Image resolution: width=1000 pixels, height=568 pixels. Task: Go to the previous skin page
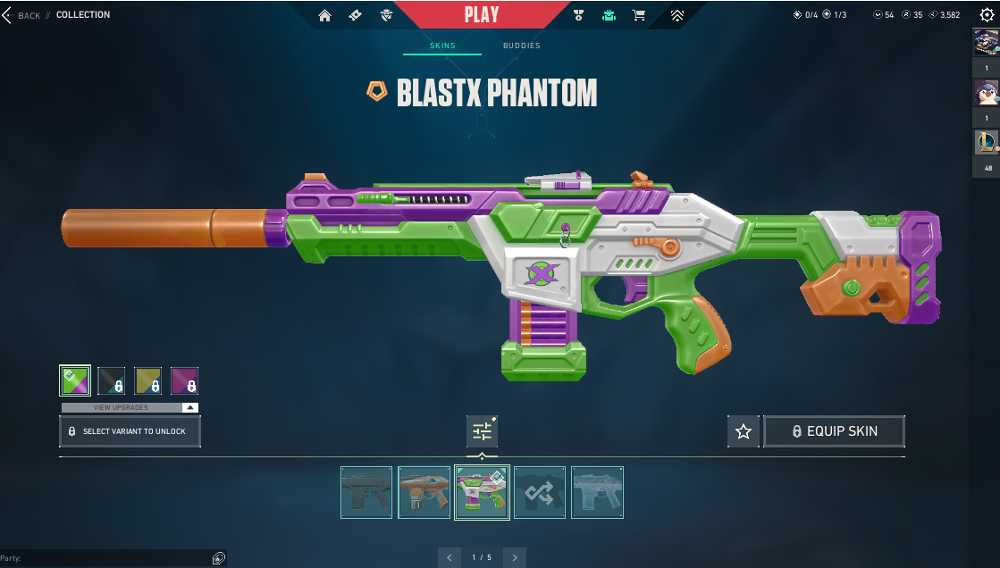click(x=450, y=557)
